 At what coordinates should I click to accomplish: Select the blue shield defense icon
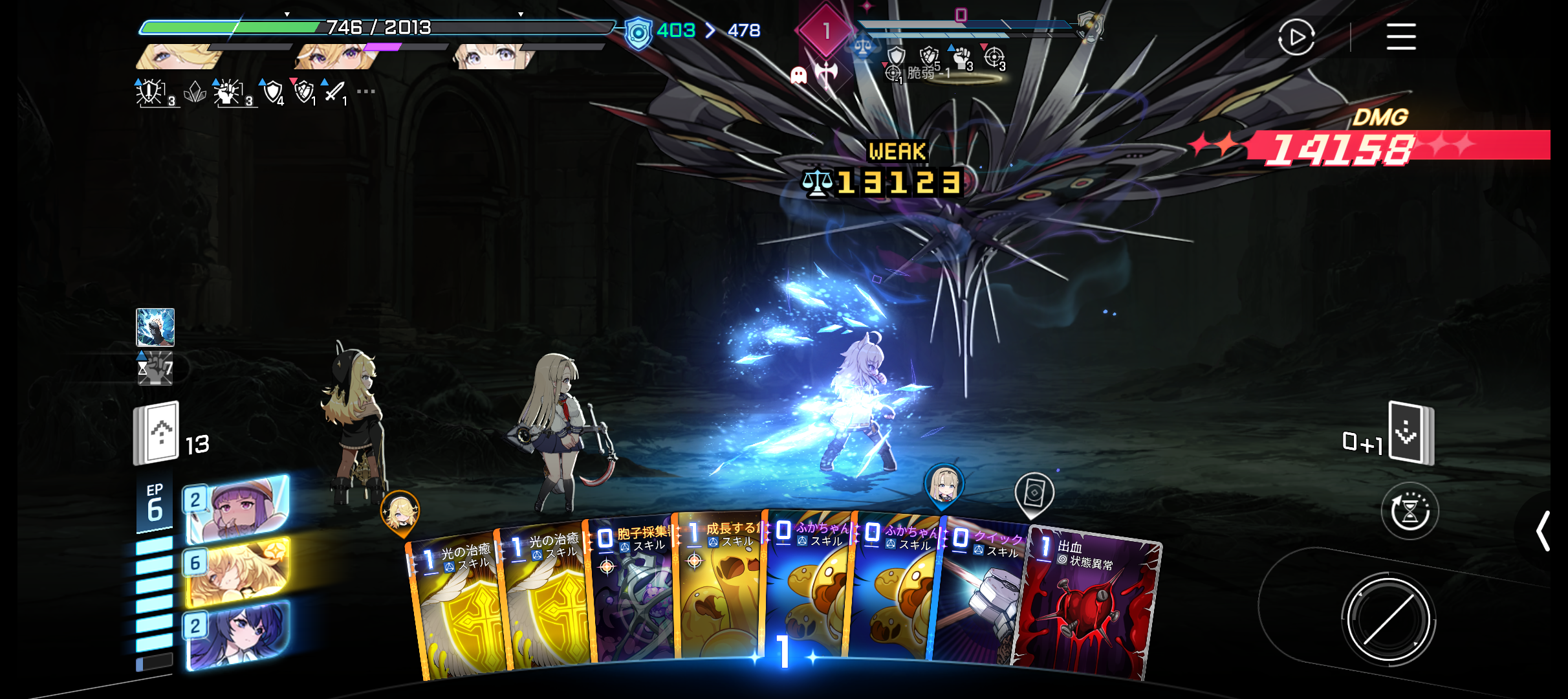[x=638, y=34]
